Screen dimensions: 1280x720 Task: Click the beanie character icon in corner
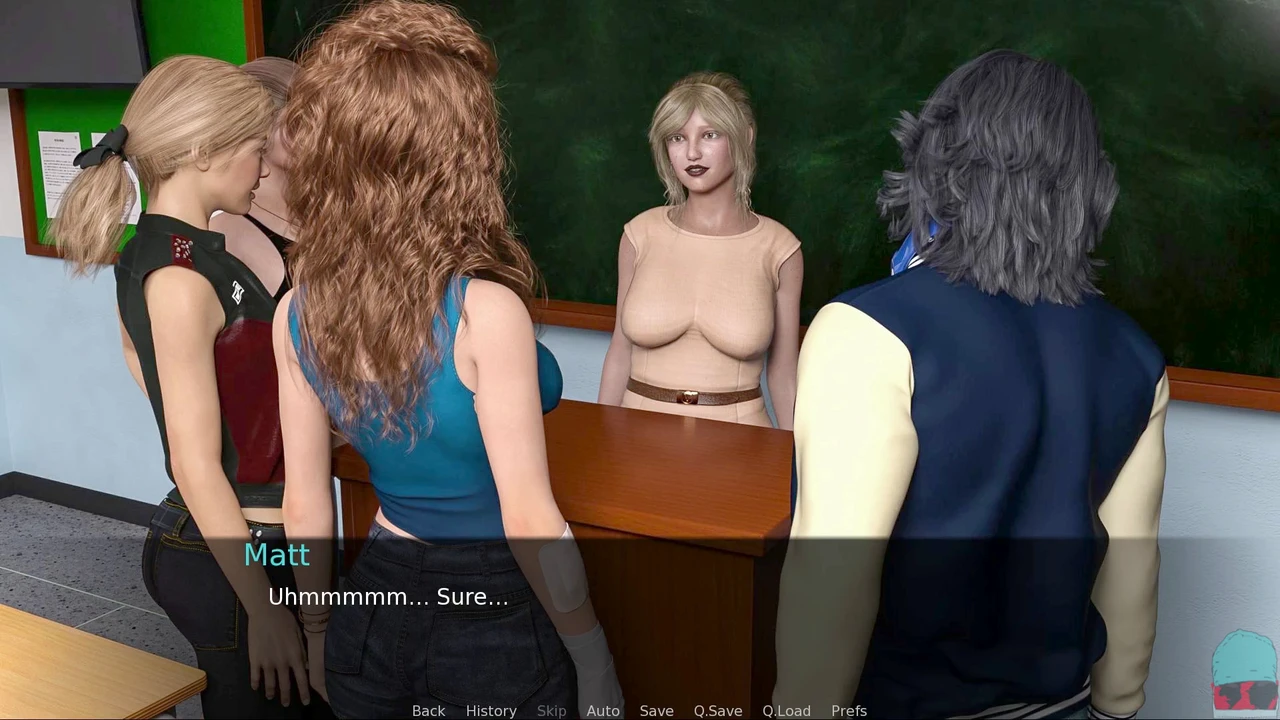1244,670
